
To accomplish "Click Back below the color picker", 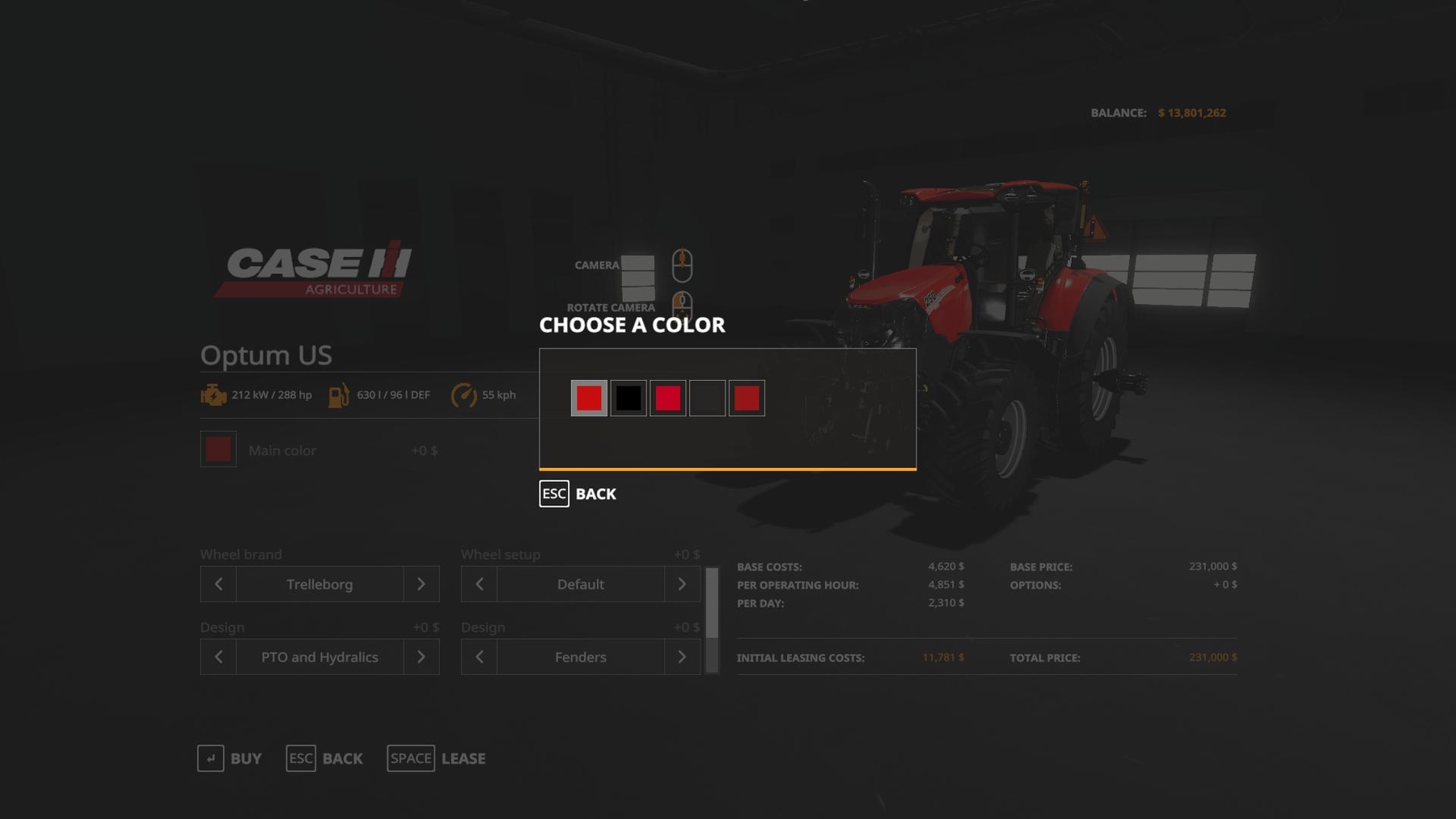I will 578,493.
